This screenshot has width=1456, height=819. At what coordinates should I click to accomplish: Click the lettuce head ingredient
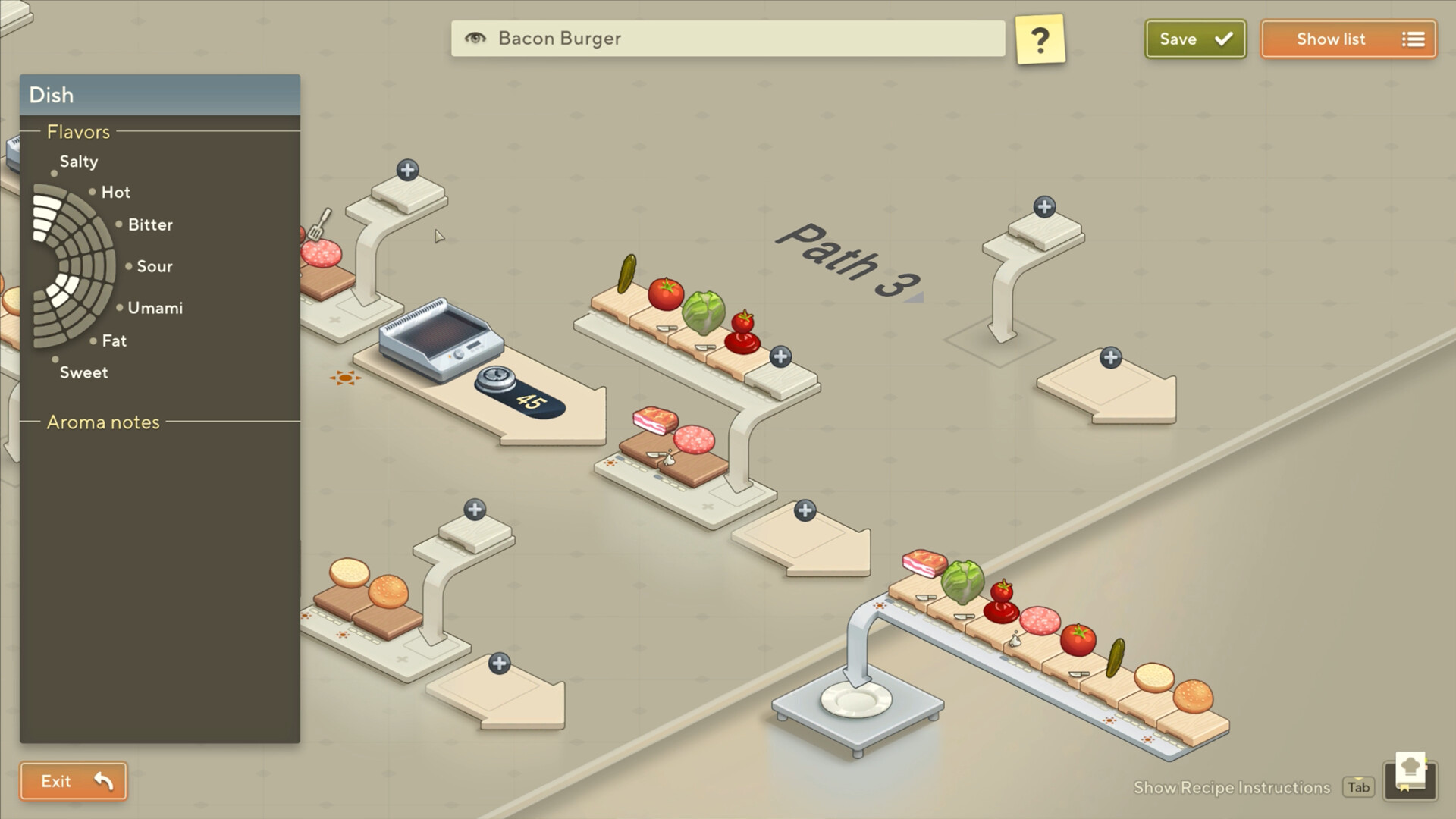704,311
